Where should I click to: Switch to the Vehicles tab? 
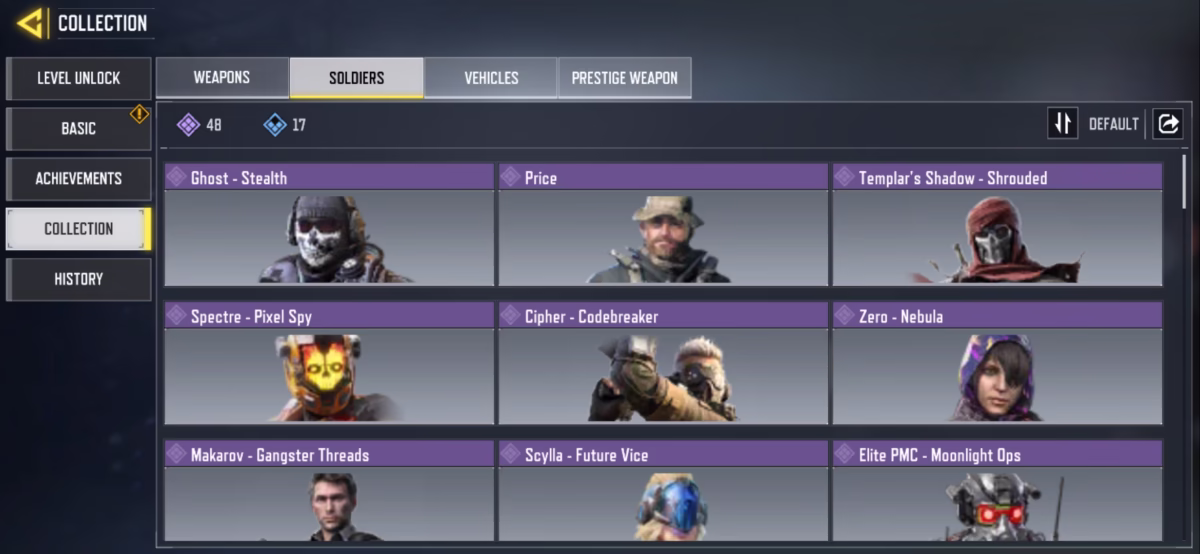[491, 77]
